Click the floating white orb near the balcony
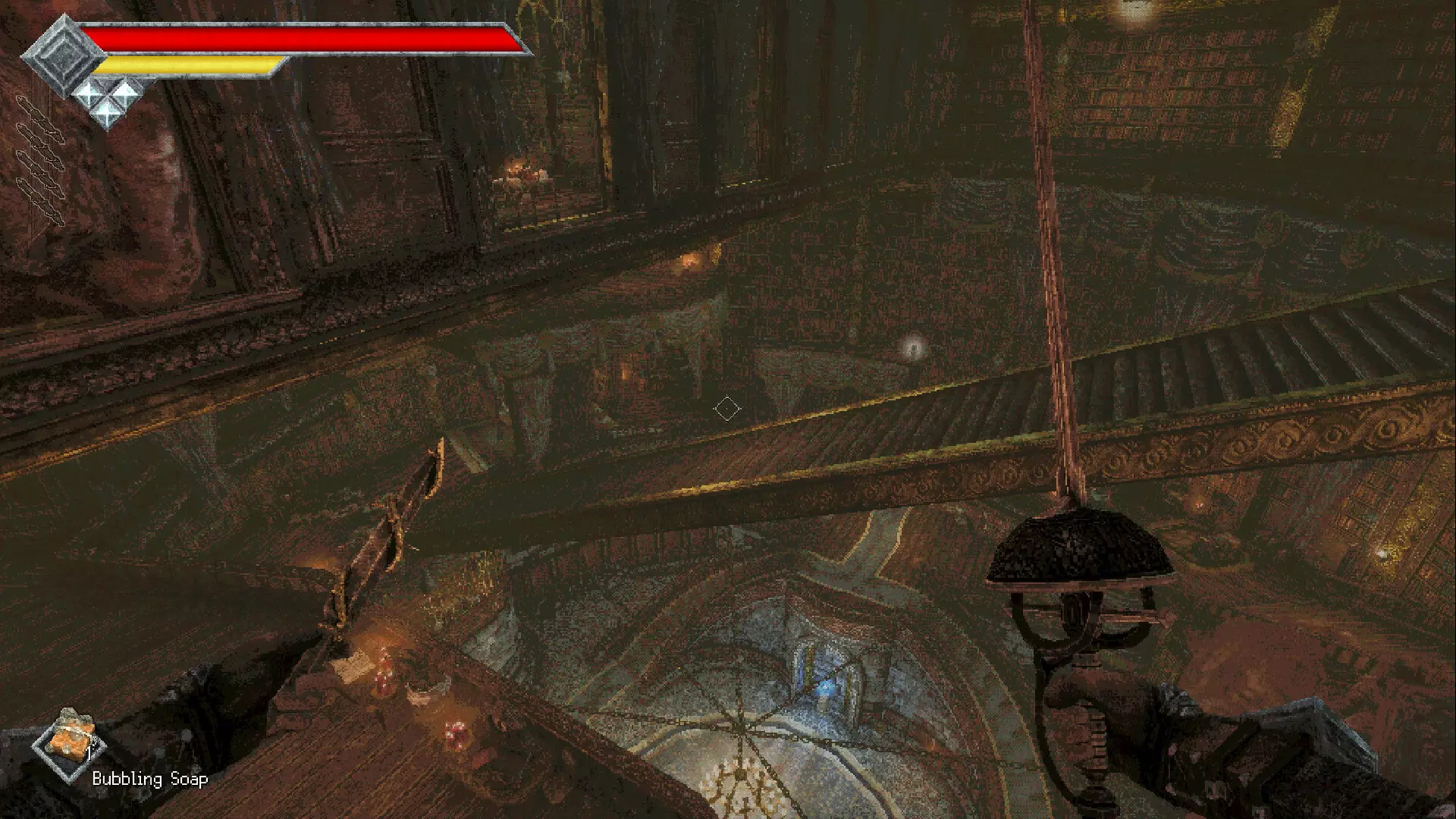The width and height of the screenshot is (1456, 819). coord(915,348)
